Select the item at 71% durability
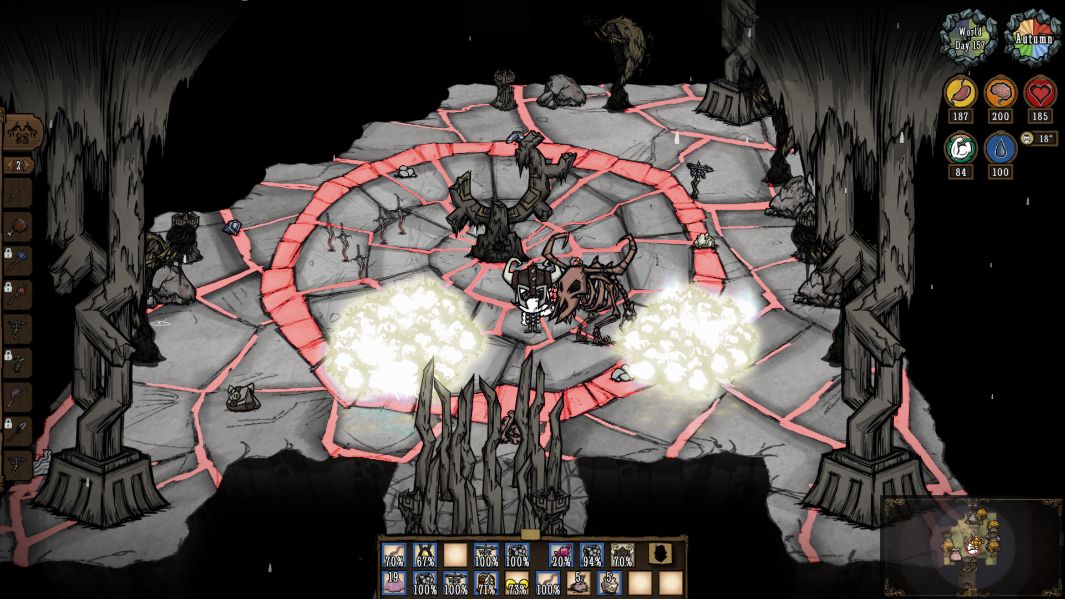1065x599 pixels. pyautogui.click(x=486, y=583)
